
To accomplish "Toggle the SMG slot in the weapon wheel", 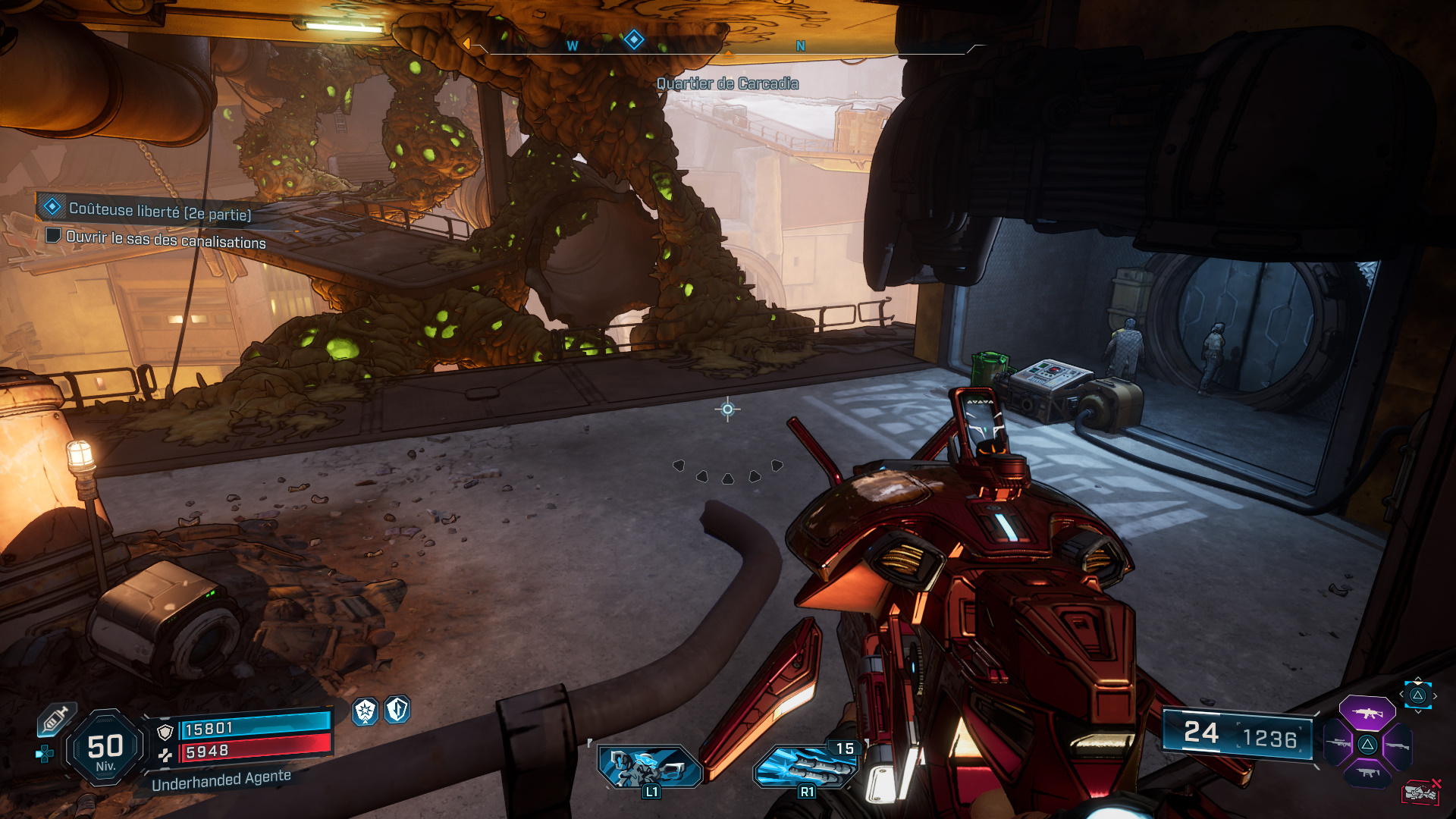I will [1367, 772].
